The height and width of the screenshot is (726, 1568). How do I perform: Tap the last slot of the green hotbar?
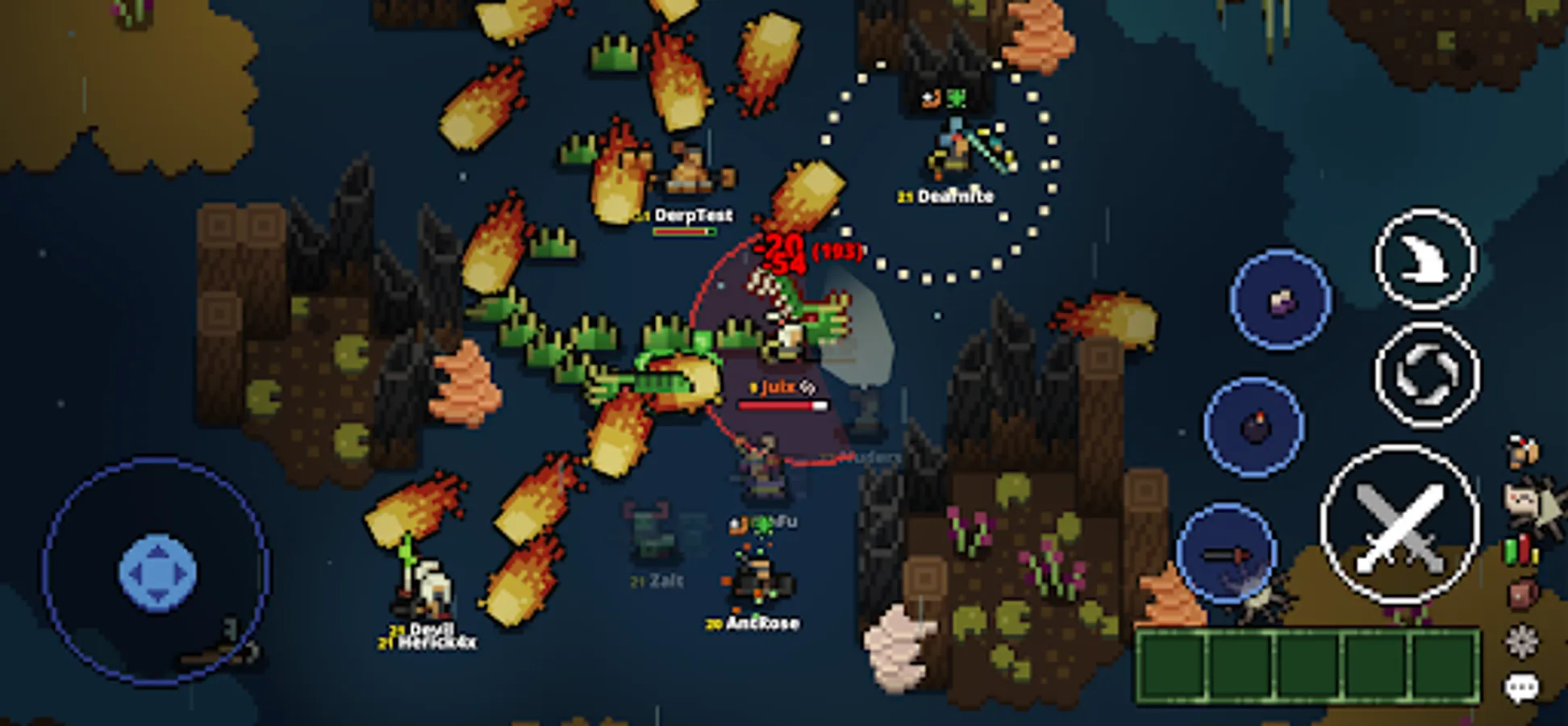(1444, 664)
